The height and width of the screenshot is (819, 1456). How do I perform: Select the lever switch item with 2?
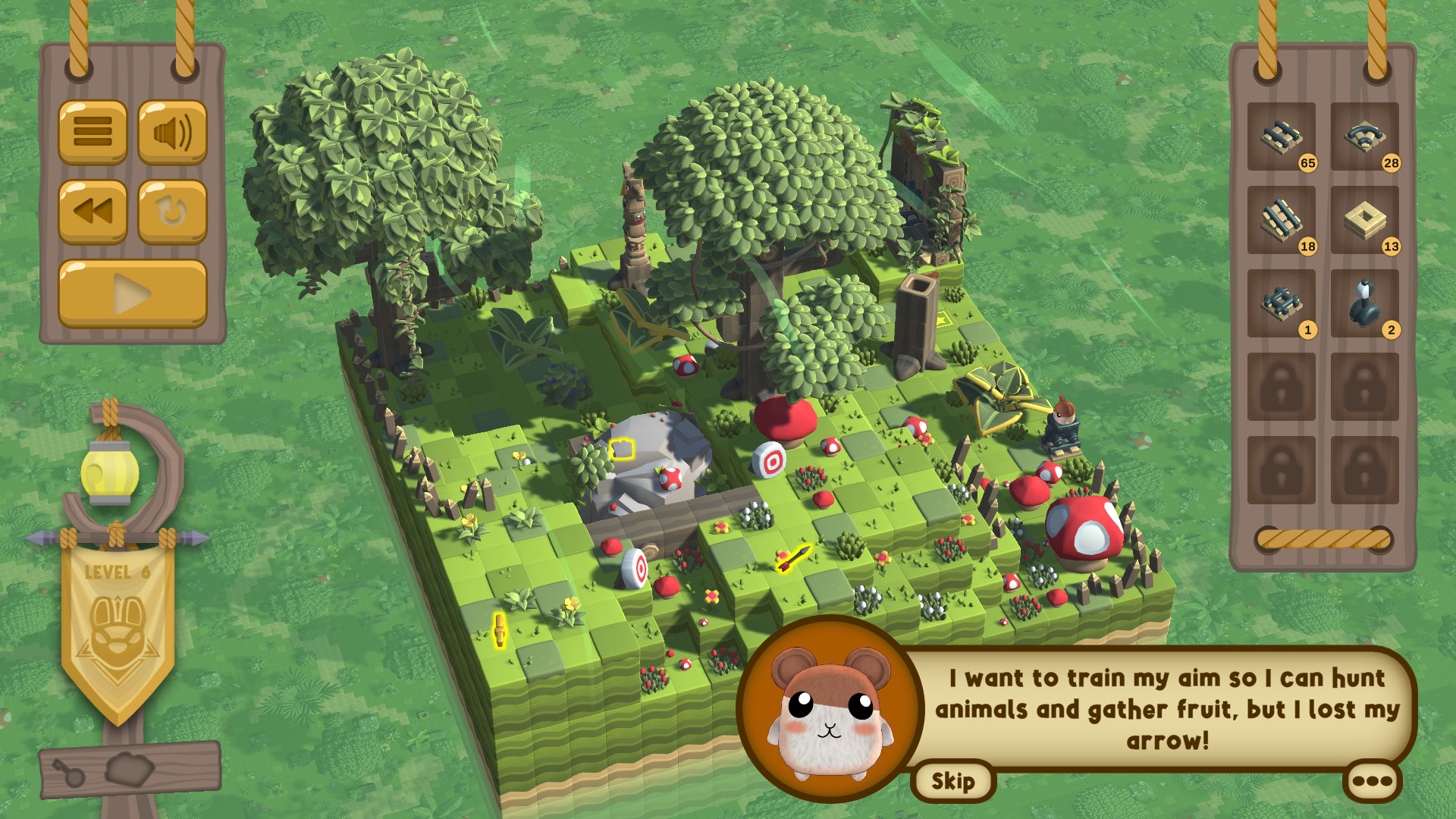tap(1365, 303)
